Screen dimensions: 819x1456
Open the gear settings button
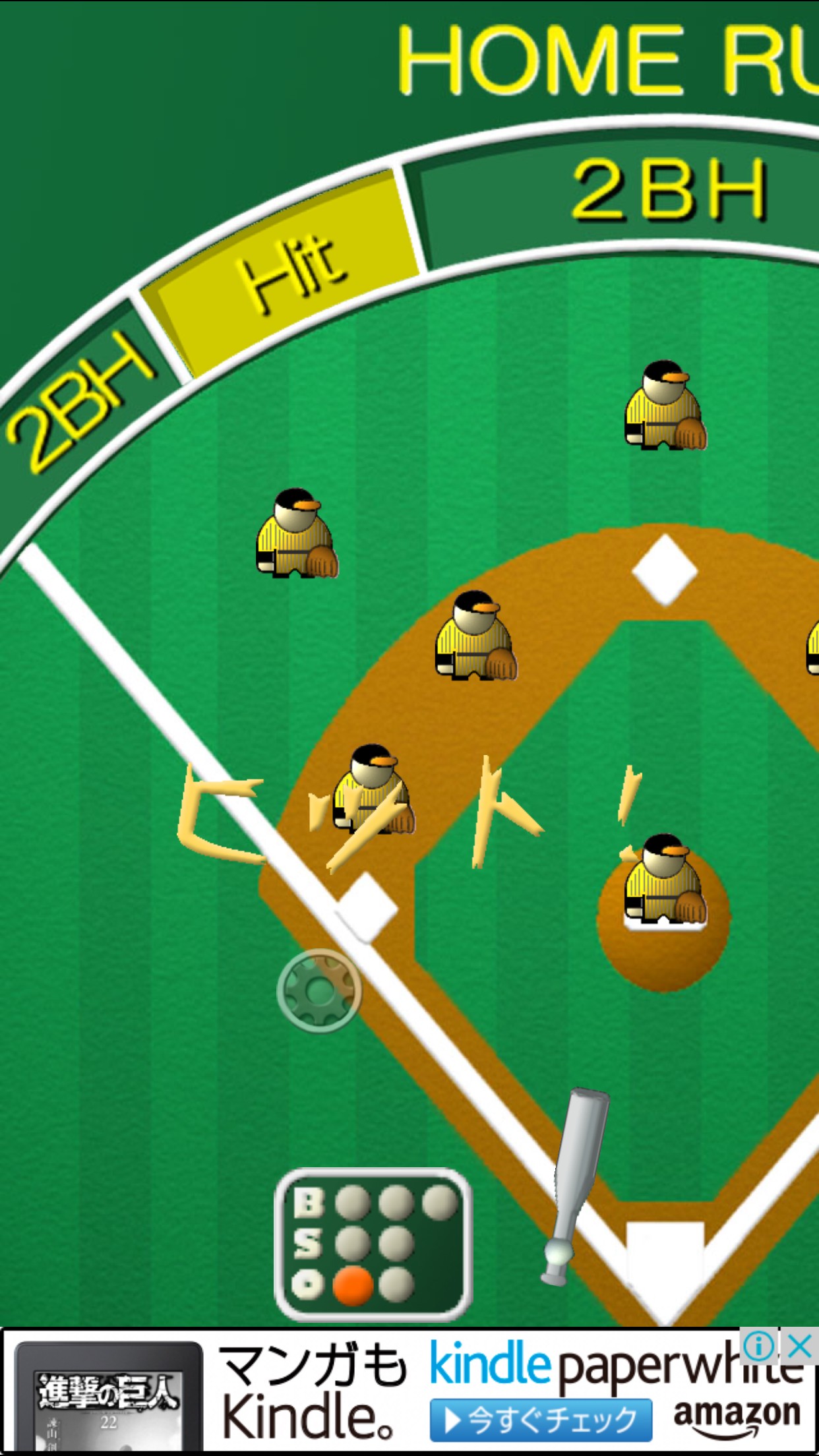click(319, 990)
